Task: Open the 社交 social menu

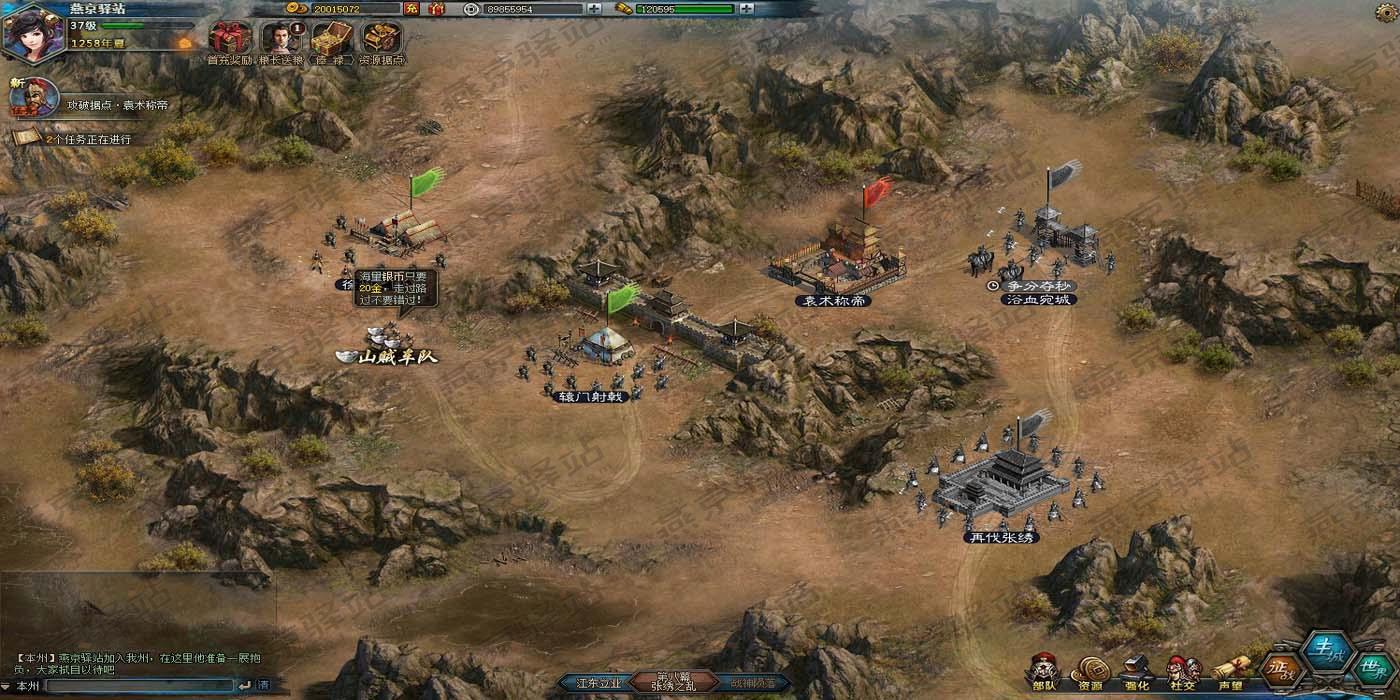Action: point(1183,672)
